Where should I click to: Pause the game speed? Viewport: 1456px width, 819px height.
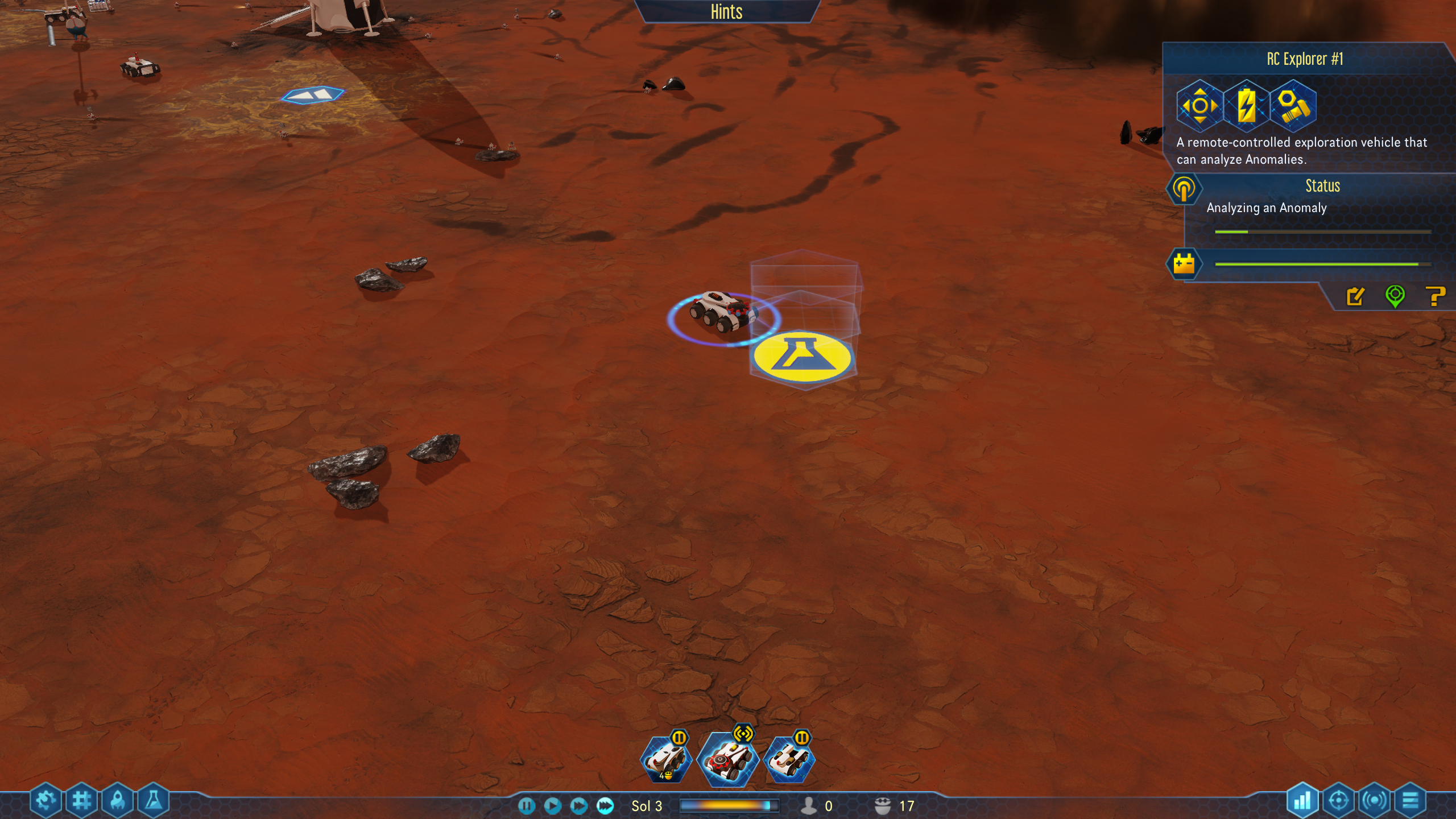527,805
